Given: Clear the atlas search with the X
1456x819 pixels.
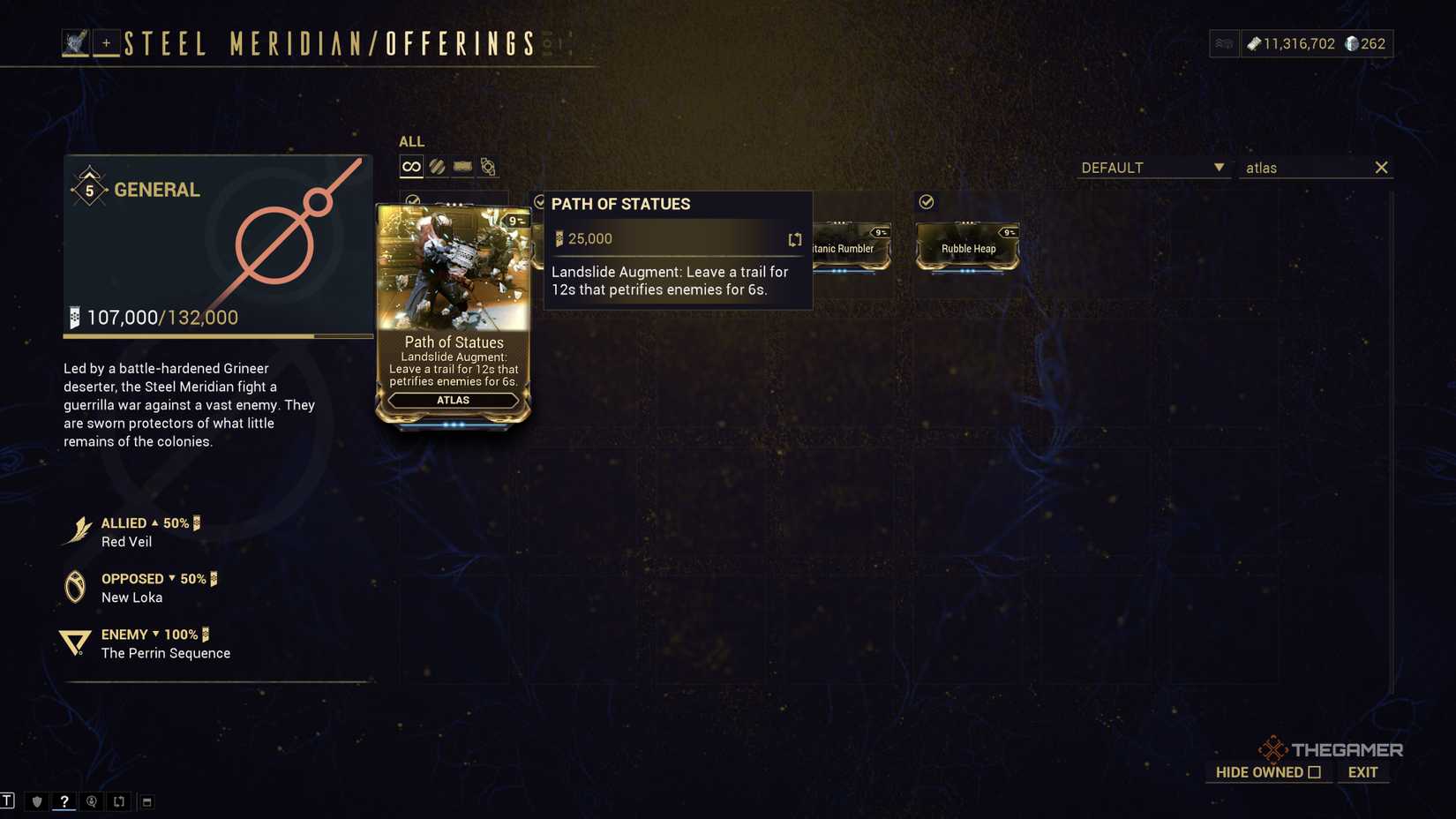Looking at the screenshot, I should point(1381,167).
